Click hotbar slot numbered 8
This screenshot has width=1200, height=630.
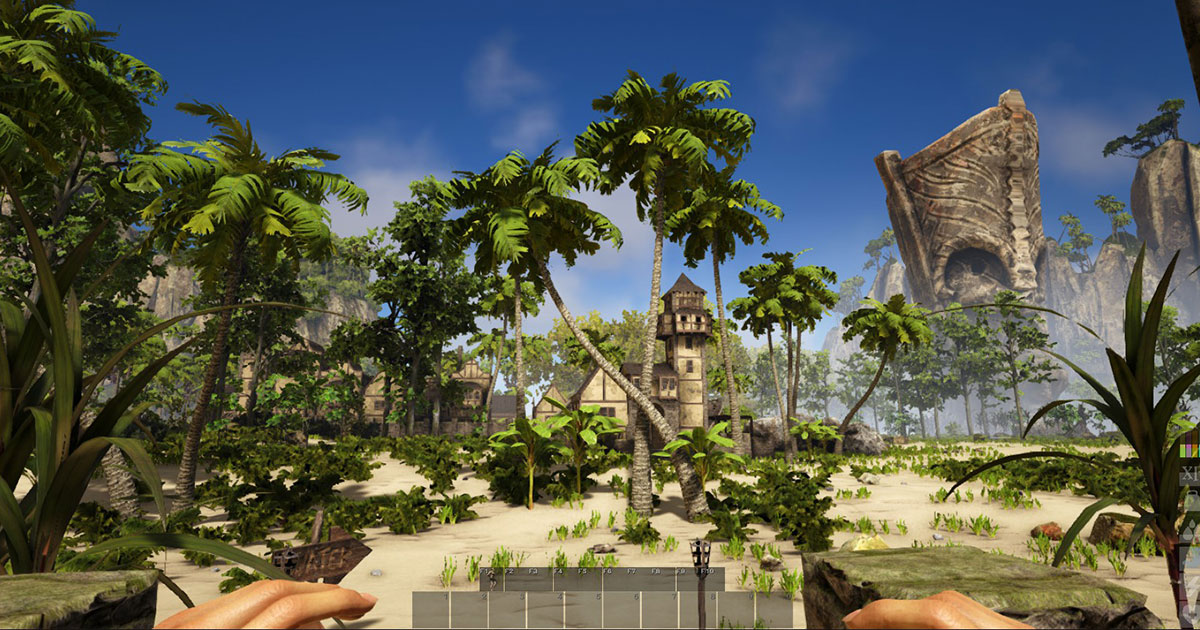pyautogui.click(x=698, y=609)
